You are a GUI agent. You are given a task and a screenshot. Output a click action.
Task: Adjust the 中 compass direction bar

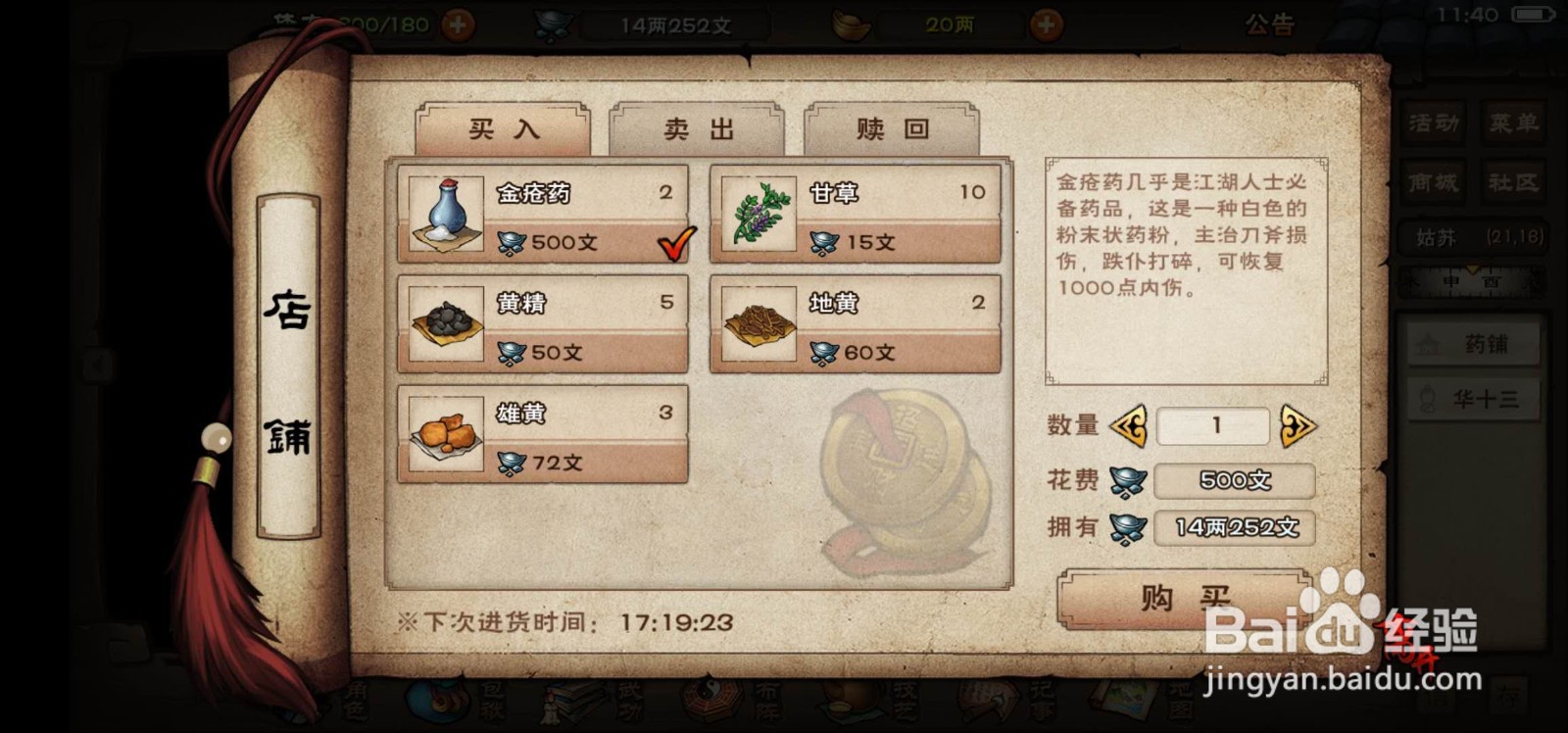click(x=1450, y=282)
